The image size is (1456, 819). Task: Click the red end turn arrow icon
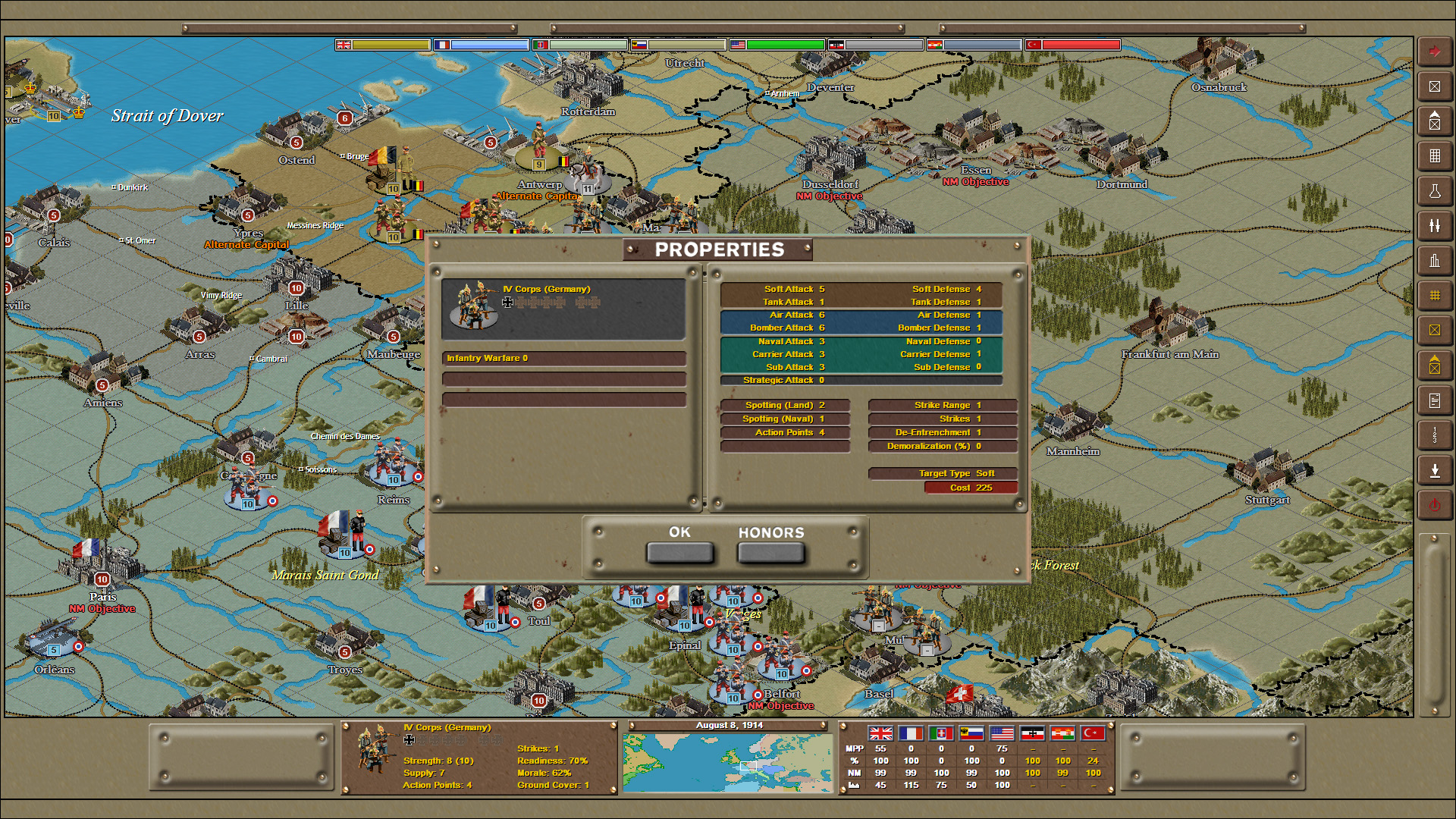[x=1435, y=52]
